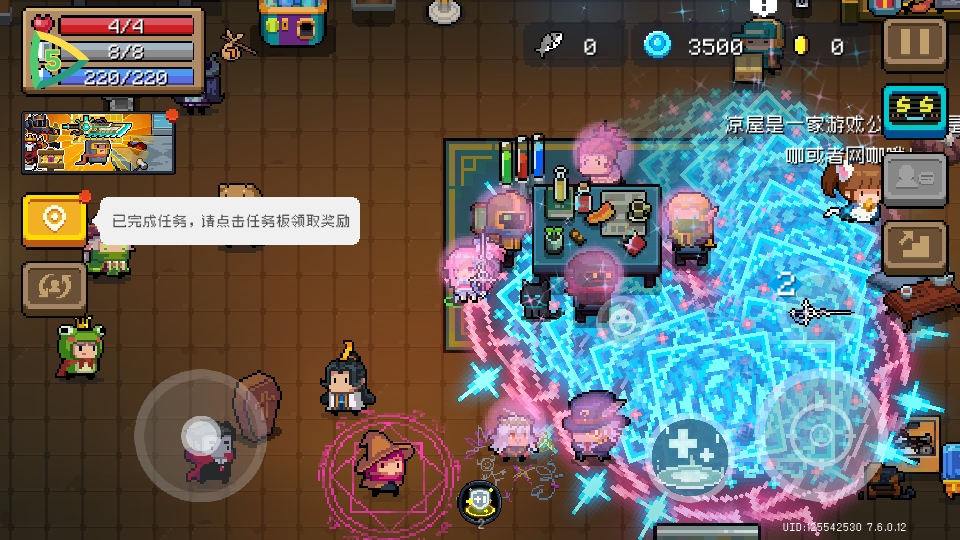Open the yellow map-pin task button
960x540 pixels.
(x=54, y=218)
